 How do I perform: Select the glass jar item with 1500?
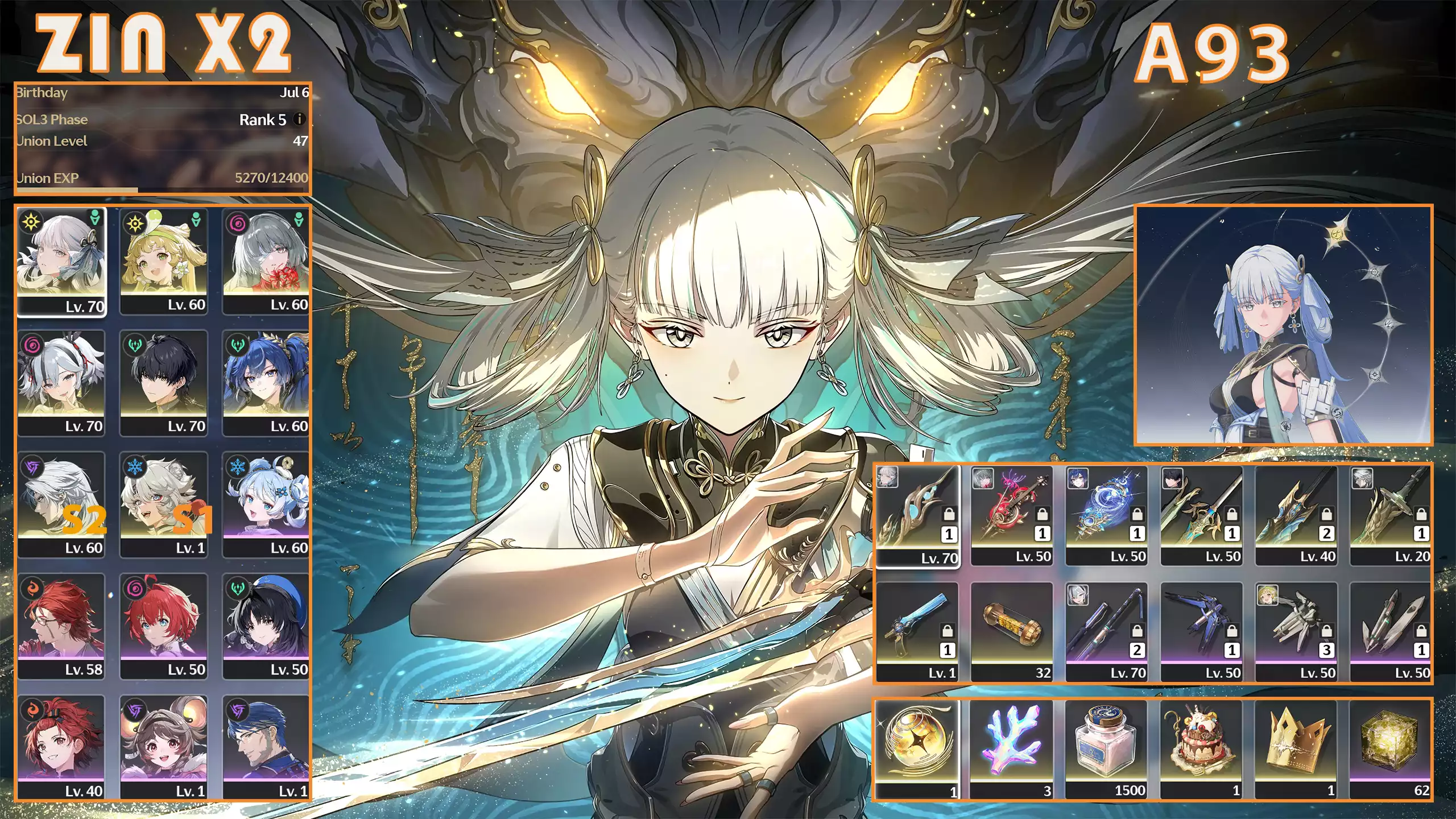1107,748
